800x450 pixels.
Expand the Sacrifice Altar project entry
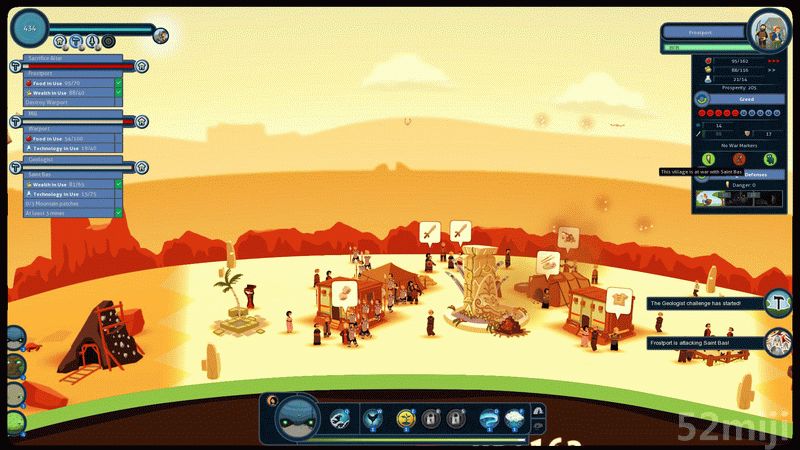coord(72,59)
